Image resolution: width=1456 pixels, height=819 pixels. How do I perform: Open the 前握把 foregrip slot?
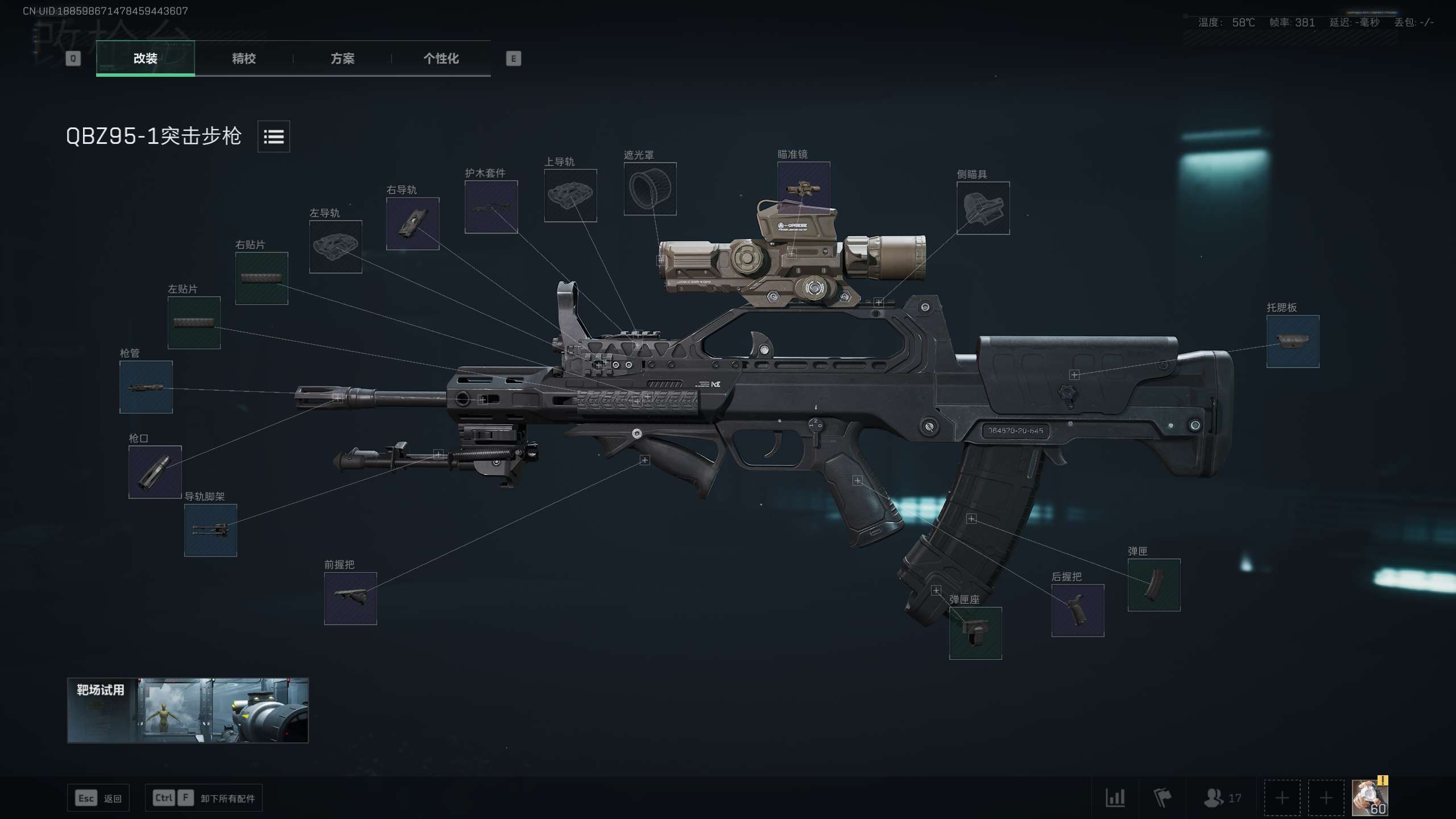(350, 598)
